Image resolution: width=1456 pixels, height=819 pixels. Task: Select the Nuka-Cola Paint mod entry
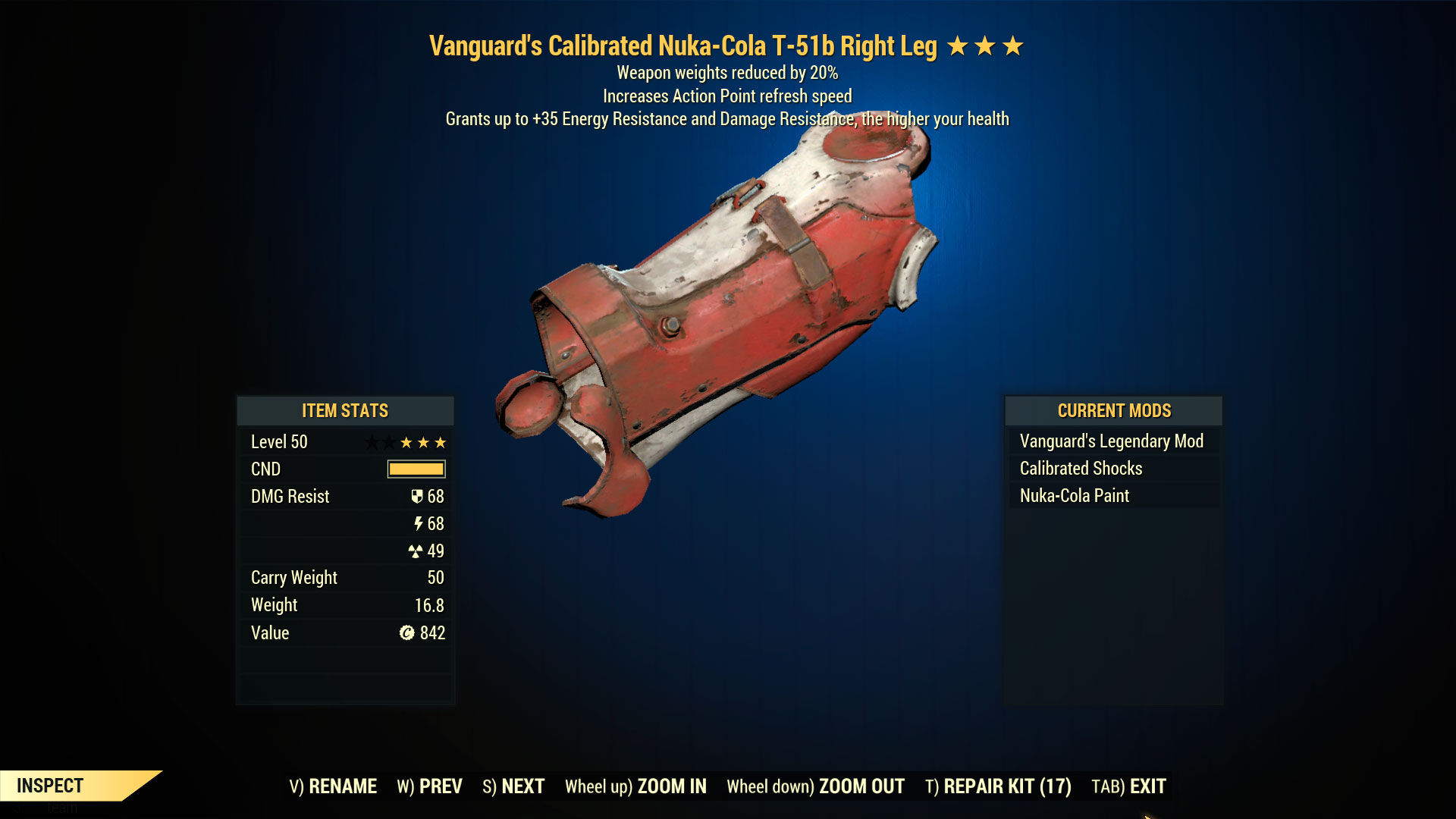pos(1075,496)
